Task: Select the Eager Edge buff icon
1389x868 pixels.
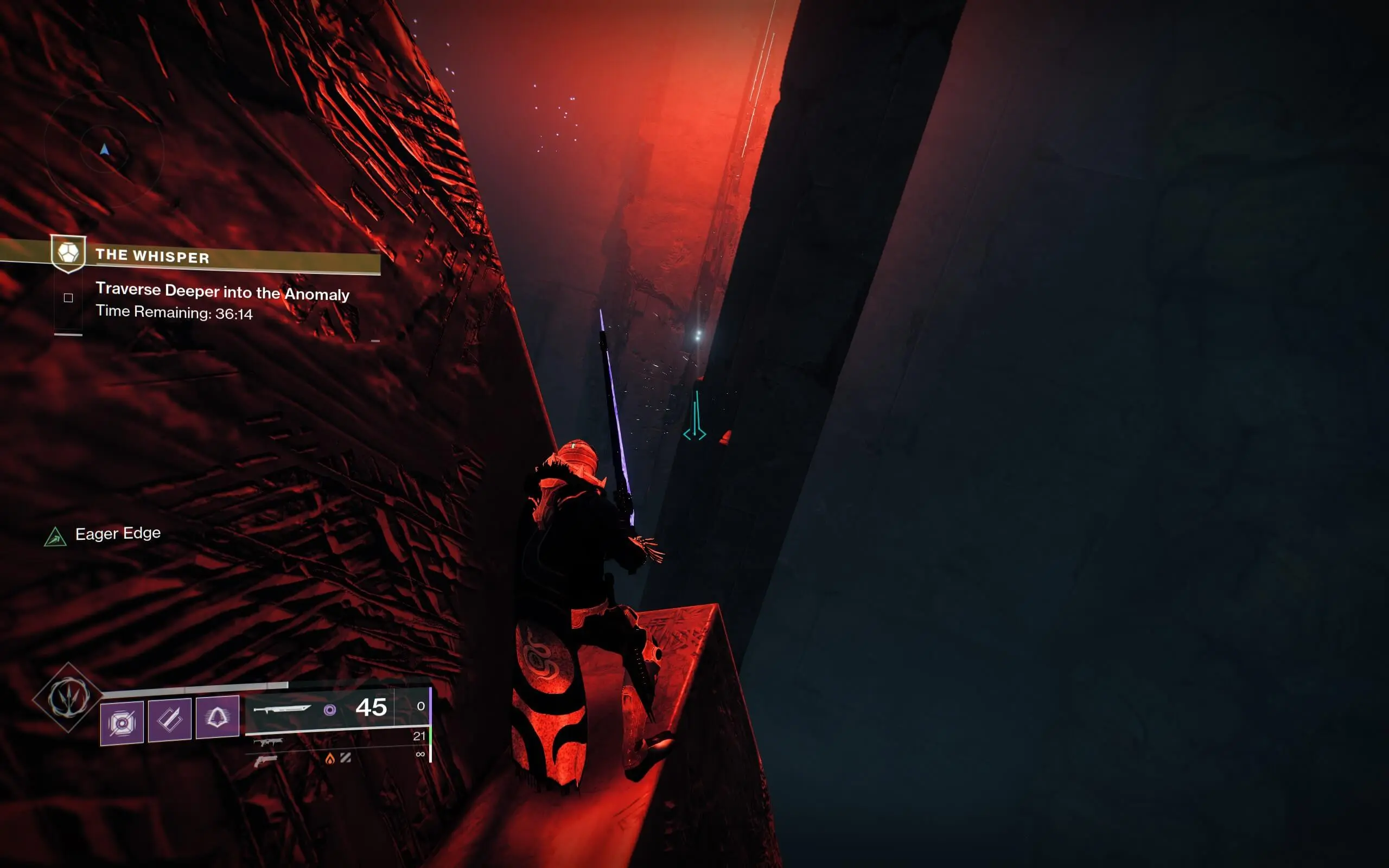Action: [x=55, y=537]
